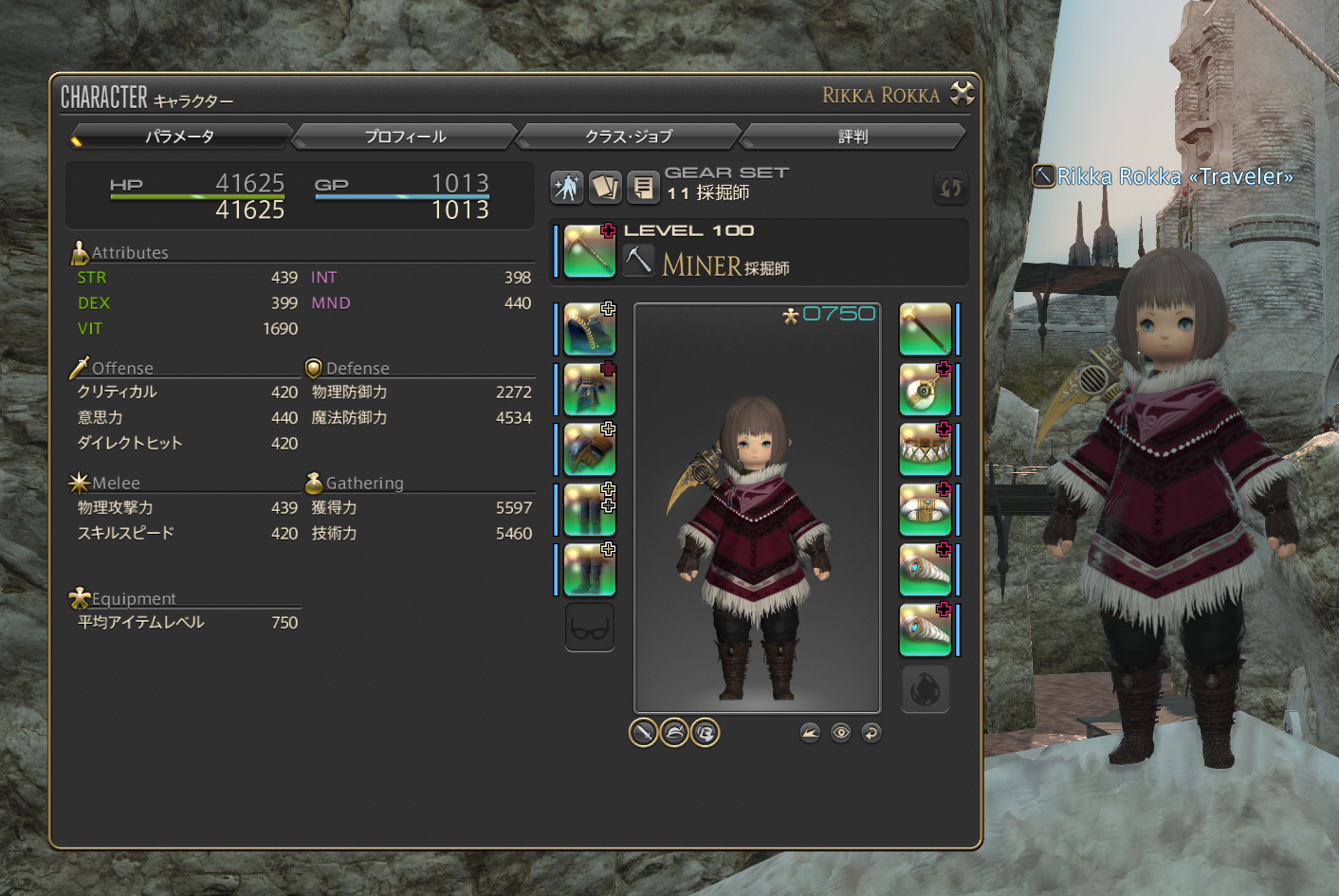The width and height of the screenshot is (1339, 896).
Task: Toggle the sword draw weapon button
Action: coord(643,732)
